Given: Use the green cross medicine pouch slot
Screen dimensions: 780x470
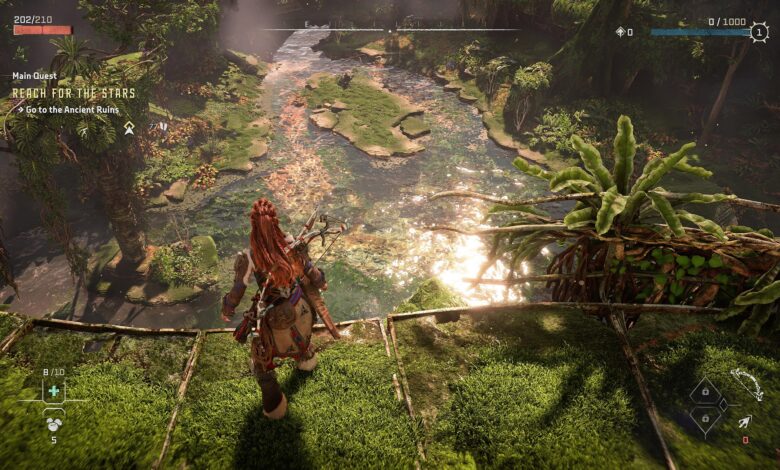Looking at the screenshot, I should coord(54,391).
